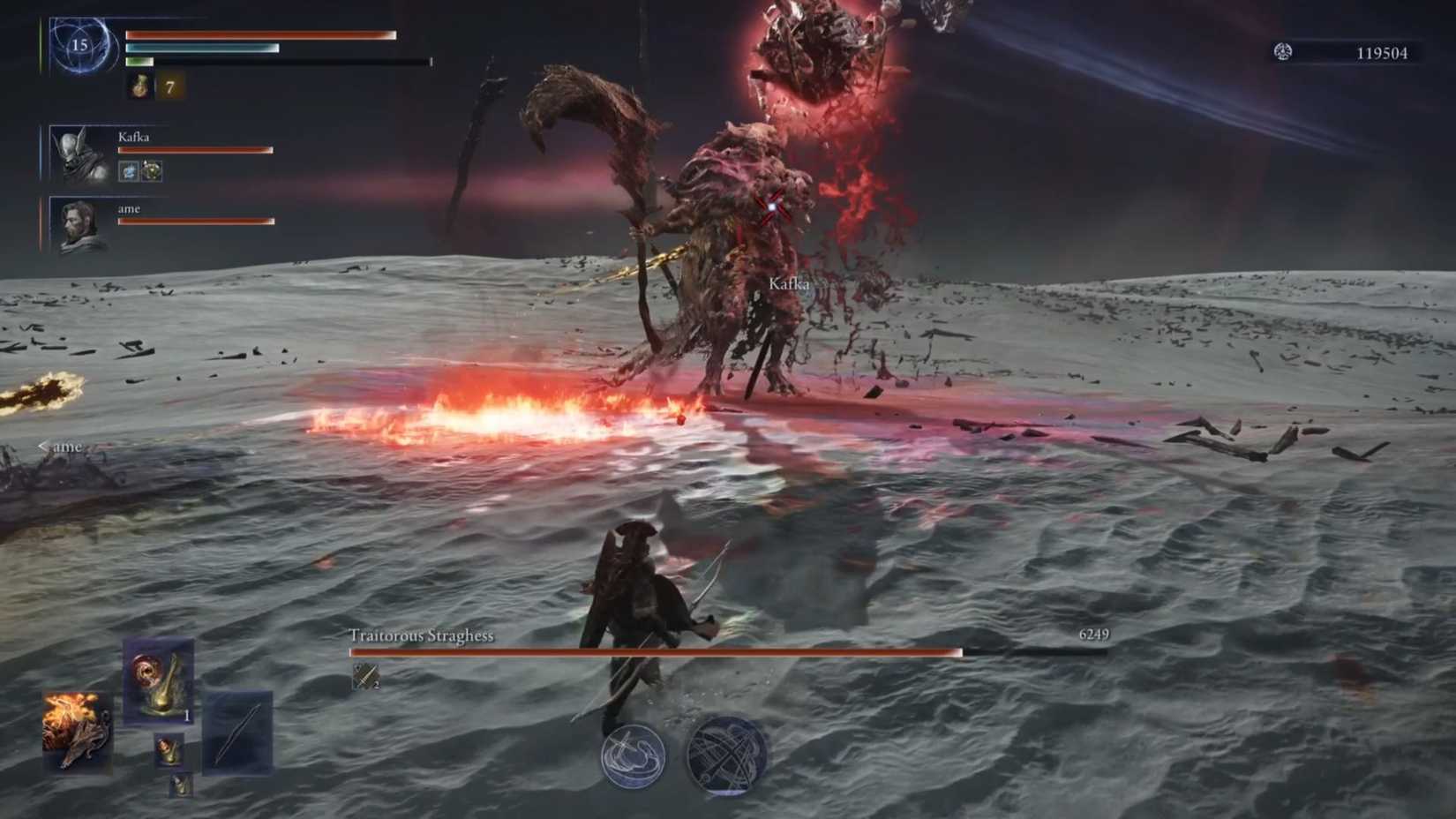Click the blue buff icon under Kafka's bar
Image resolution: width=1456 pixels, height=819 pixels.
pyautogui.click(x=129, y=170)
